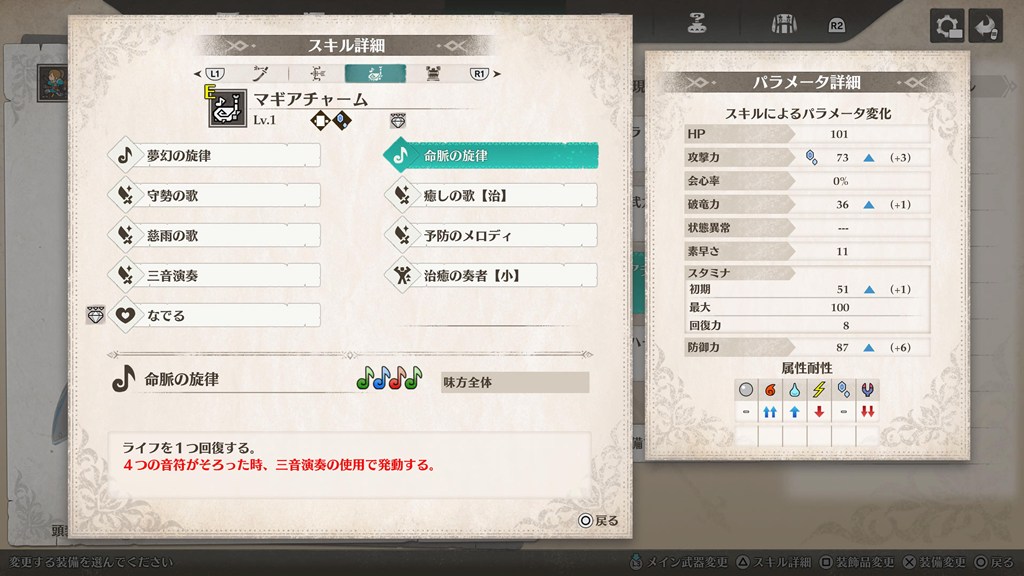Open the gear settings icon

(x=946, y=26)
